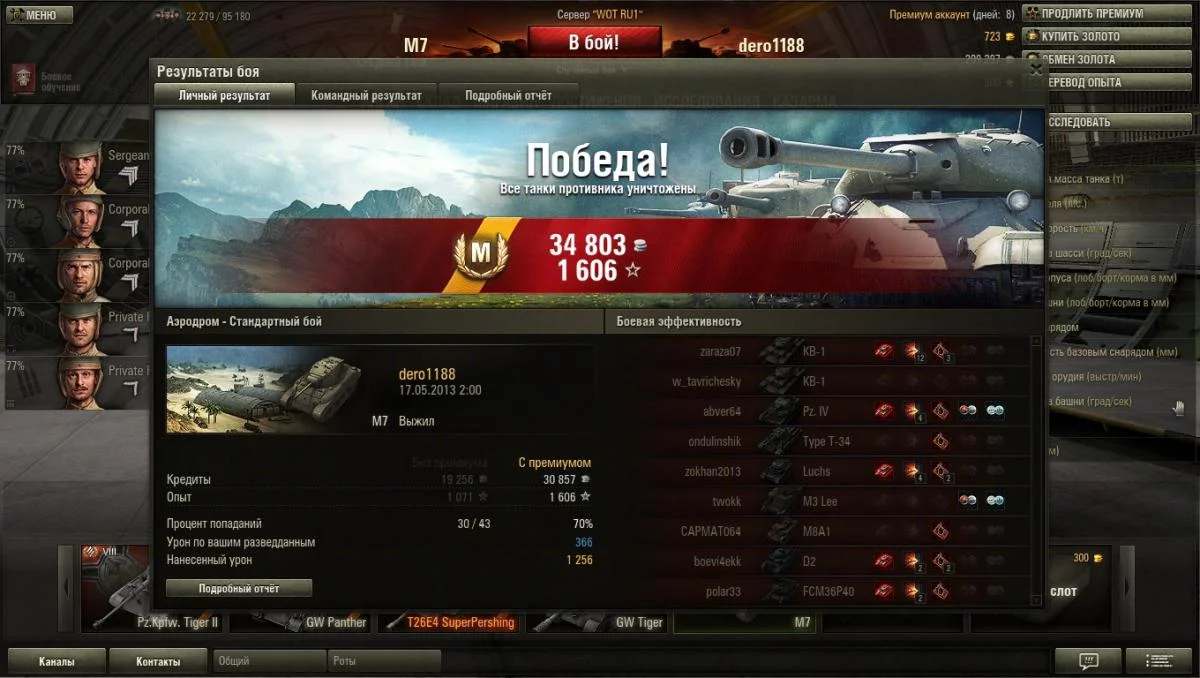Image resolution: width=1200 pixels, height=678 pixels.
Task: Close the battle results window
Action: [1036, 70]
